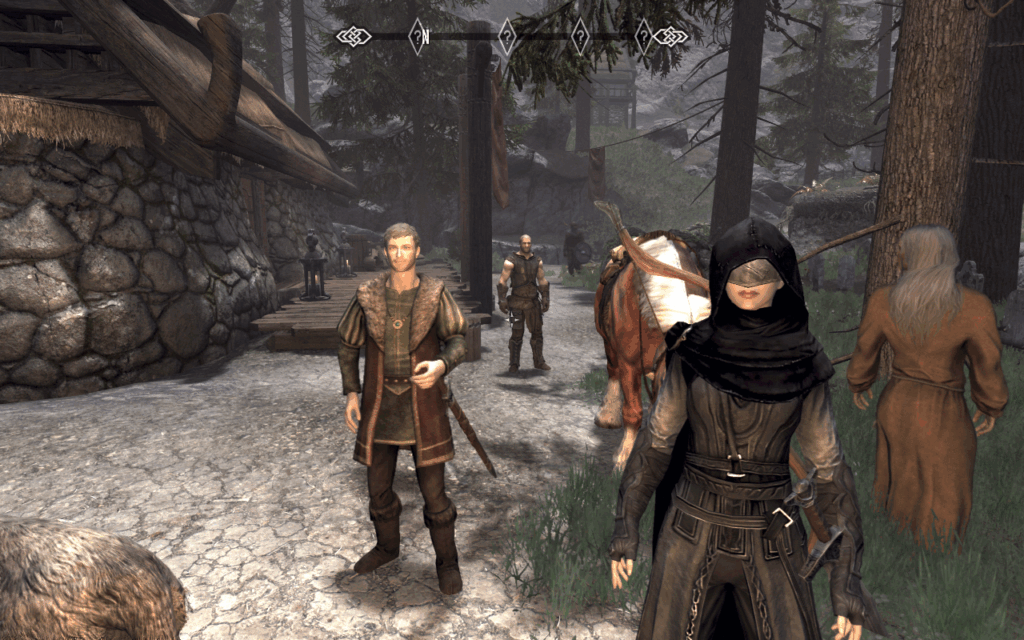Screen dimensions: 1024x640
Task: Click the knotwork ornament at the compass's left end
Action: point(352,37)
